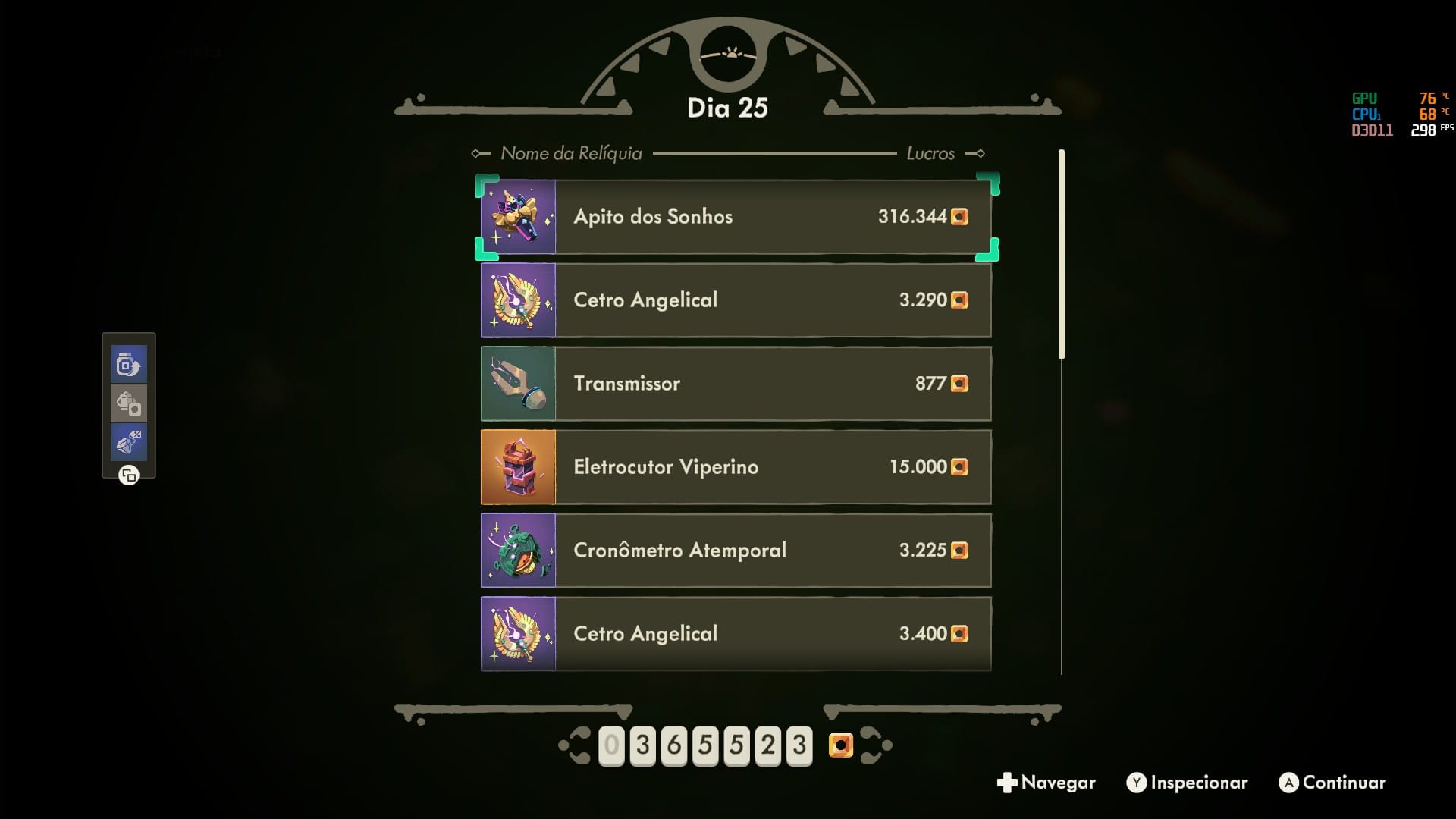Pick the Eletrocutor Viperino row

click(x=736, y=467)
